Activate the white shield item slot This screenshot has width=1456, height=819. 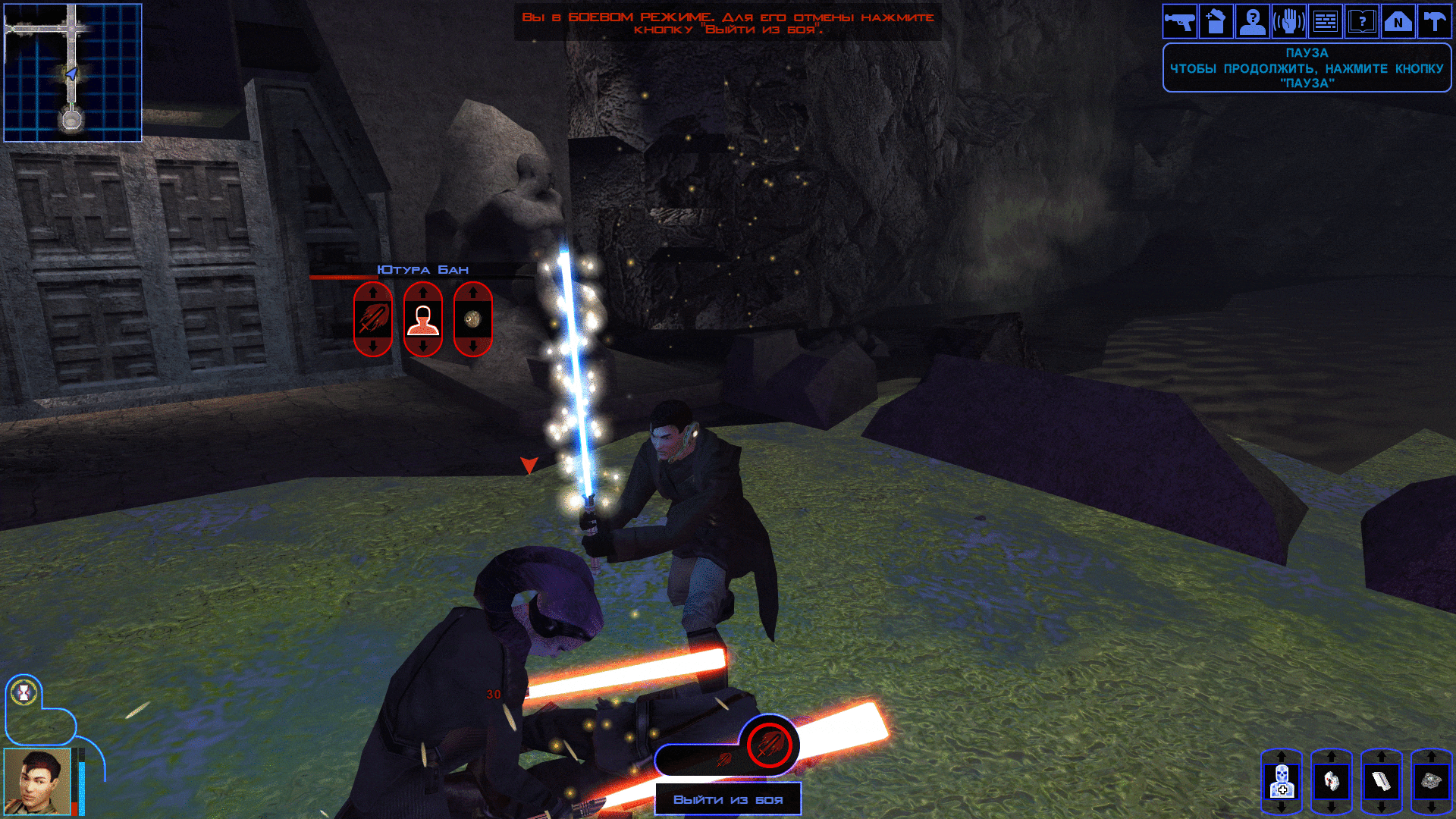1332,781
